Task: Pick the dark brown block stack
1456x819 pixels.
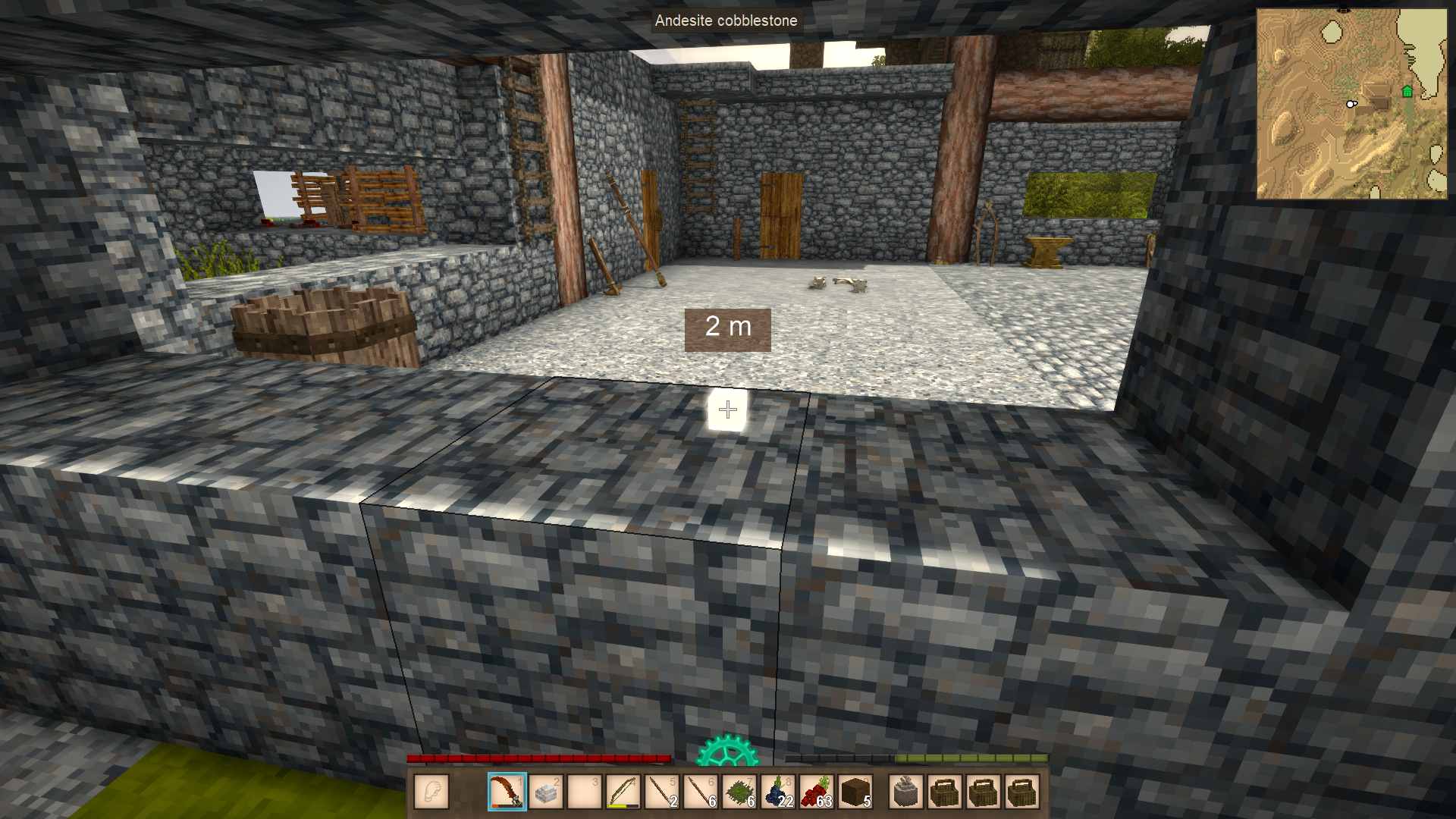Action: click(x=855, y=792)
